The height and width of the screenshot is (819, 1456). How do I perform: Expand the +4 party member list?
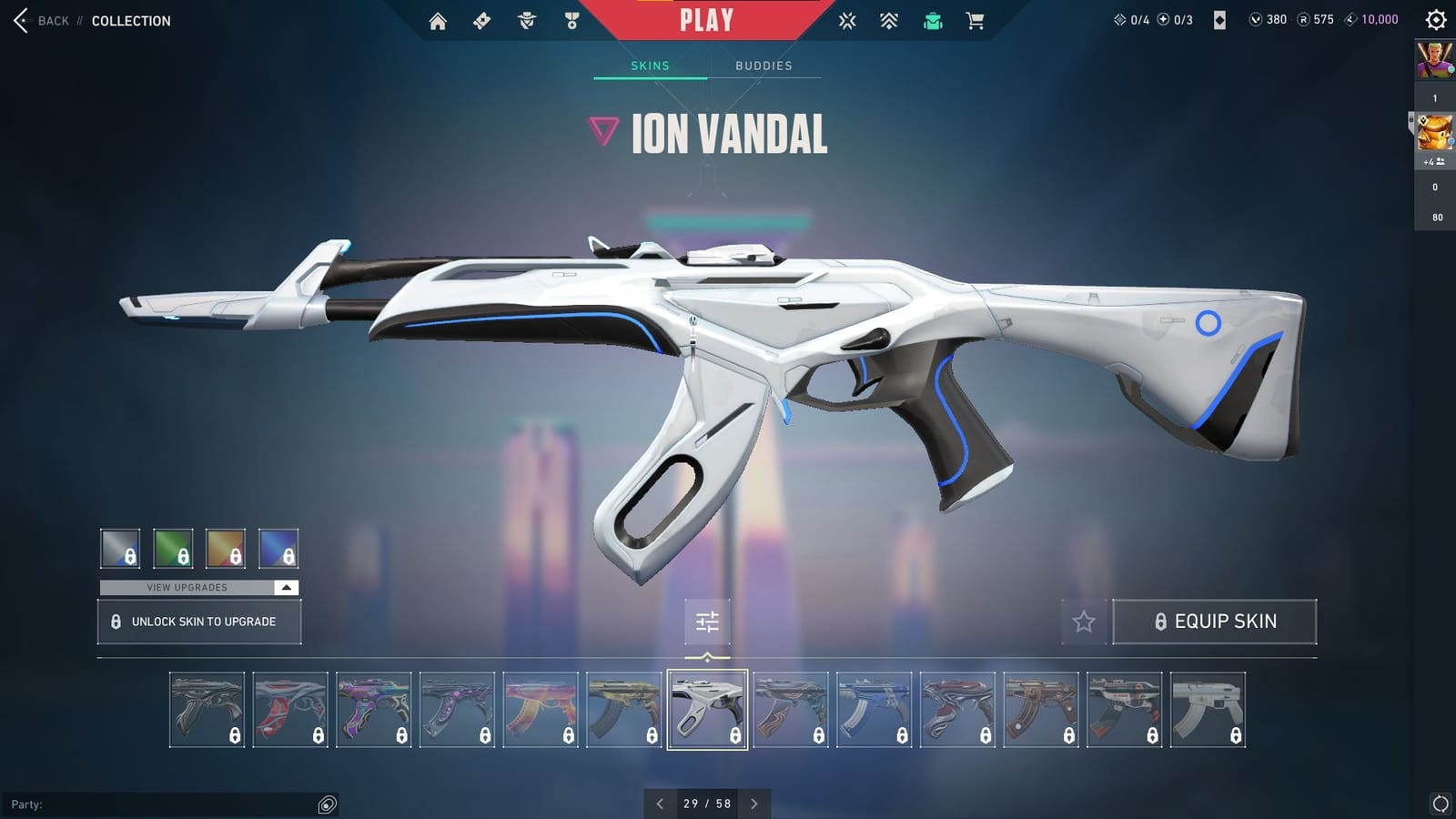[1437, 161]
